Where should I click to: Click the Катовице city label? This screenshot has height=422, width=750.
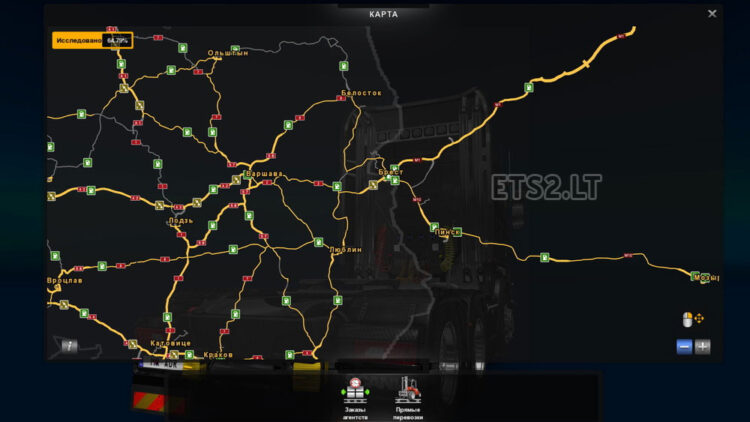click(x=169, y=343)
